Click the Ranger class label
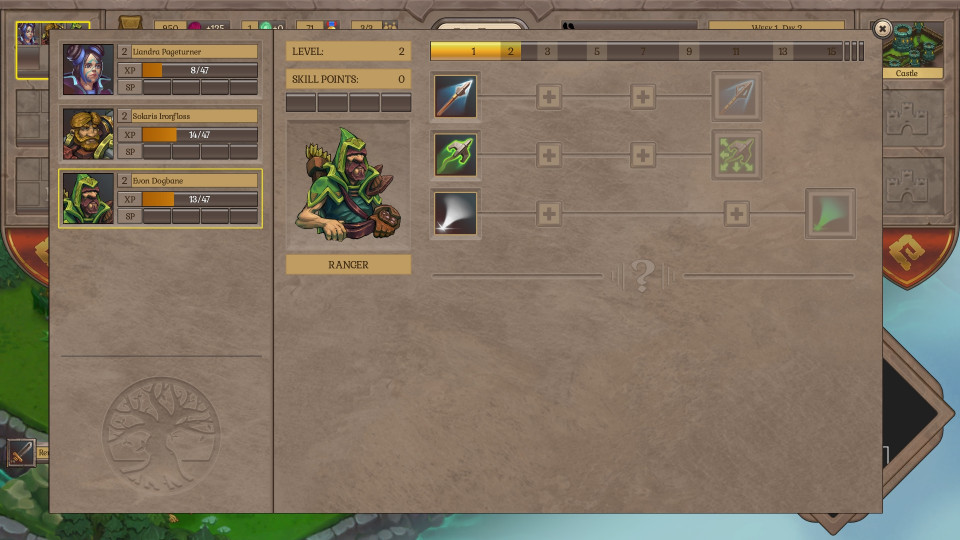The height and width of the screenshot is (540, 960). 348,265
